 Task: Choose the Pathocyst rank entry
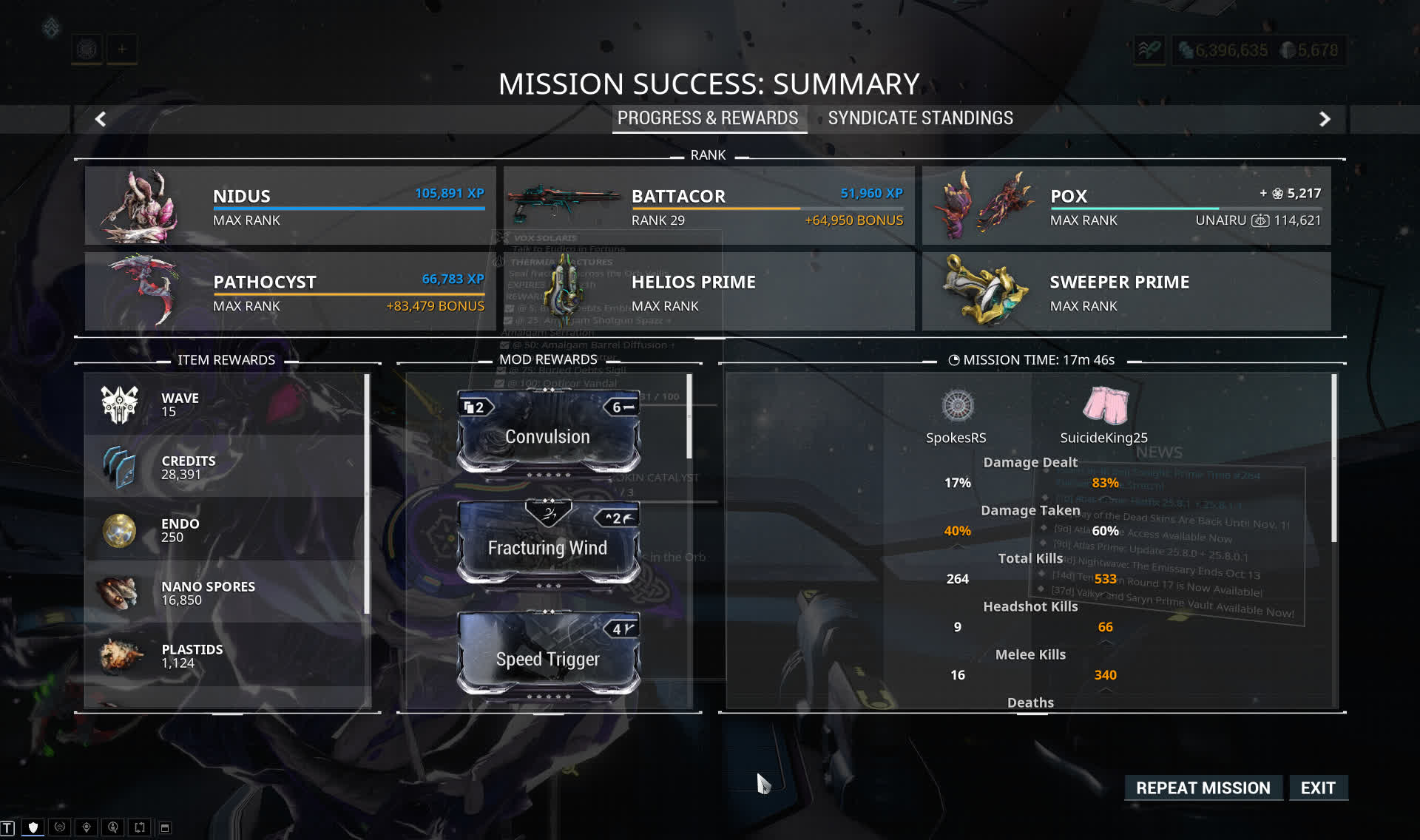pos(290,291)
